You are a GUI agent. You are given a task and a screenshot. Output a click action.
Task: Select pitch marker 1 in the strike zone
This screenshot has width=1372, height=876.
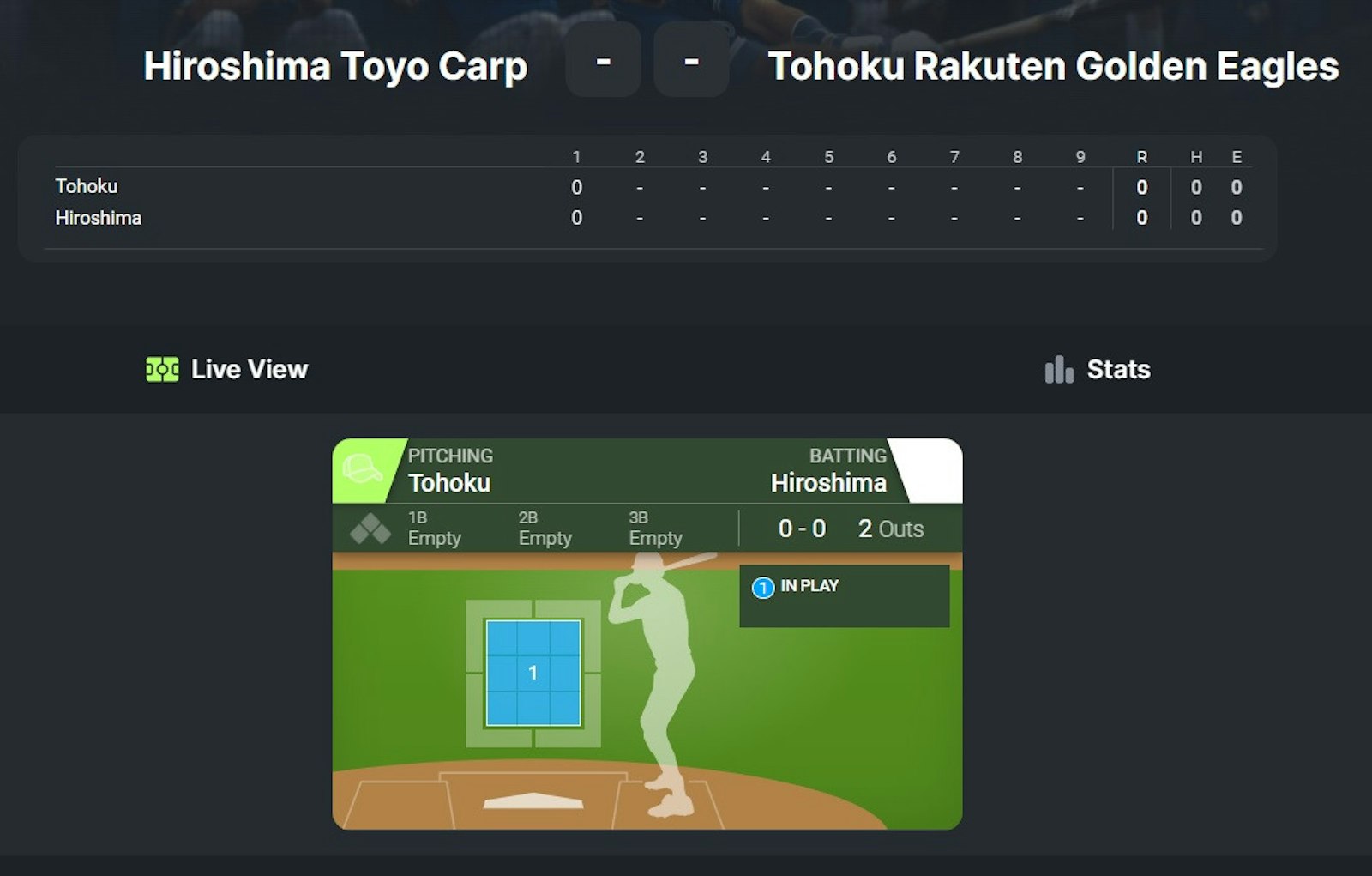(533, 674)
